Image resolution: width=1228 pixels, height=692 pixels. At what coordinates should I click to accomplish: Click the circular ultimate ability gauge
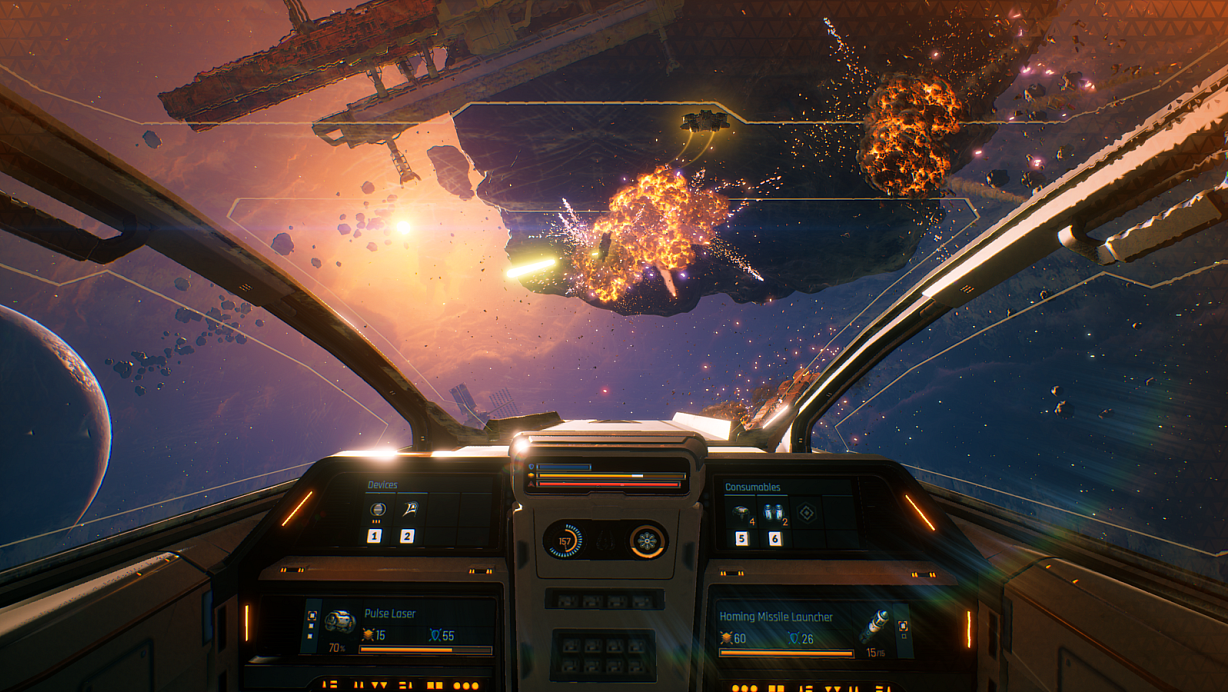pos(647,541)
